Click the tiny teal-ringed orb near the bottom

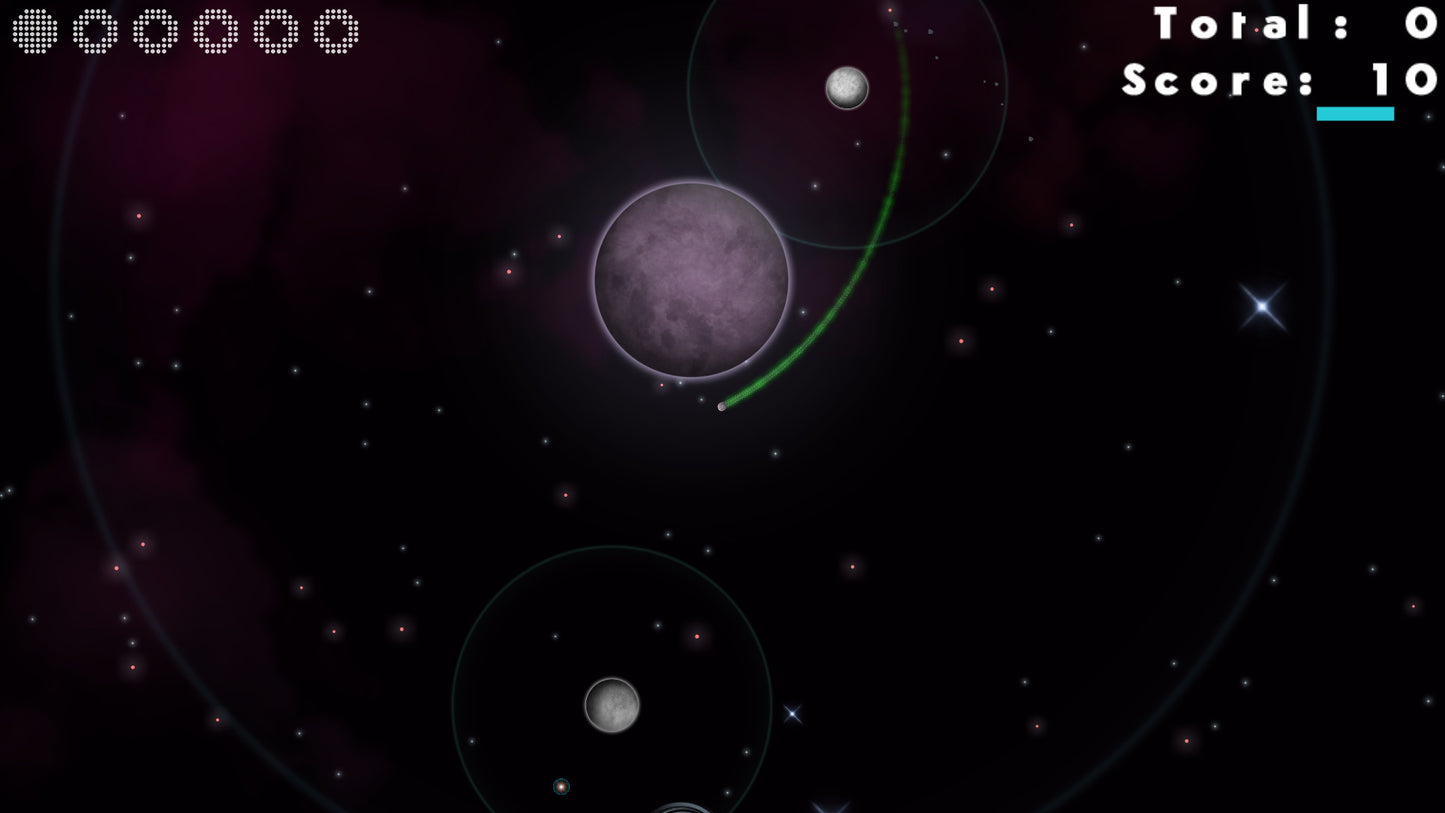pyautogui.click(x=561, y=787)
